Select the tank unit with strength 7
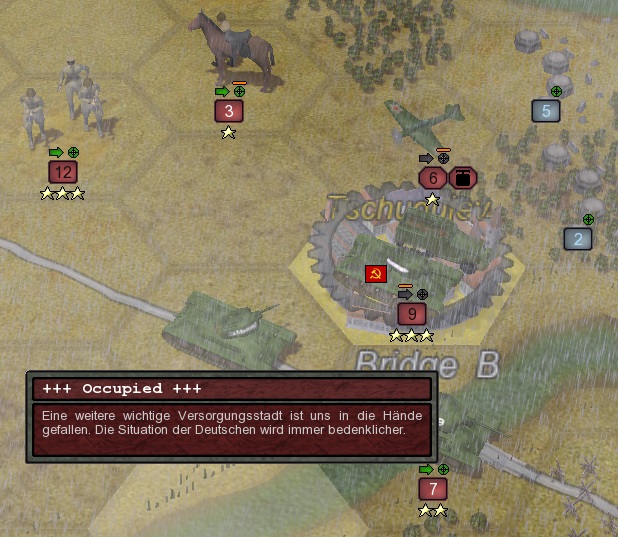Image resolution: width=618 pixels, height=537 pixels. pyautogui.click(x=432, y=489)
